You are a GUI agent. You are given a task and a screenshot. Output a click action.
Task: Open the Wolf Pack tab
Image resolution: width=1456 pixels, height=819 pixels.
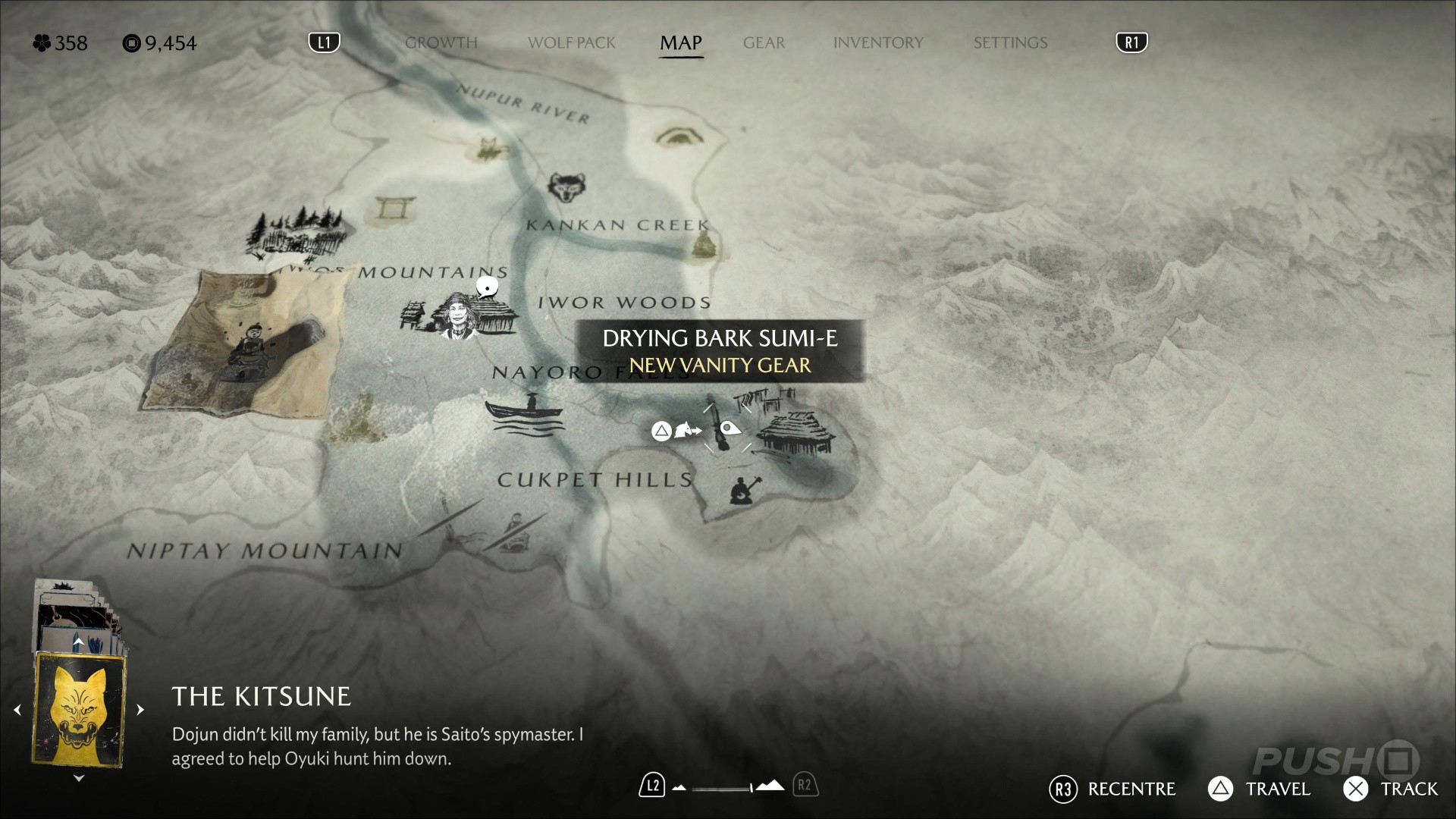pos(571,42)
